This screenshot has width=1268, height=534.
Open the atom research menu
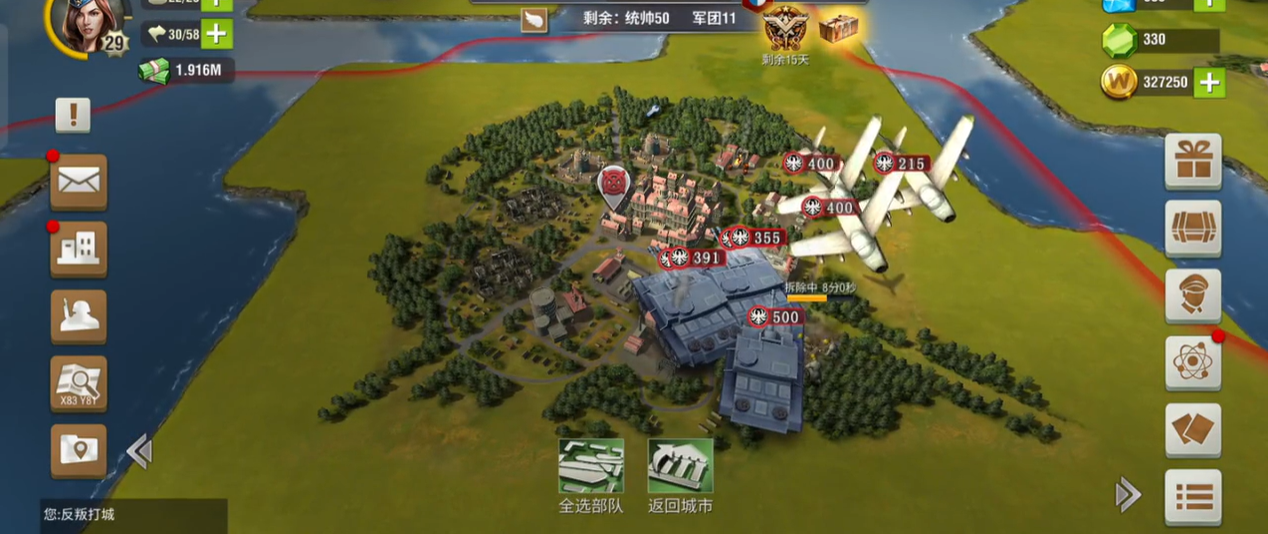[1193, 362]
